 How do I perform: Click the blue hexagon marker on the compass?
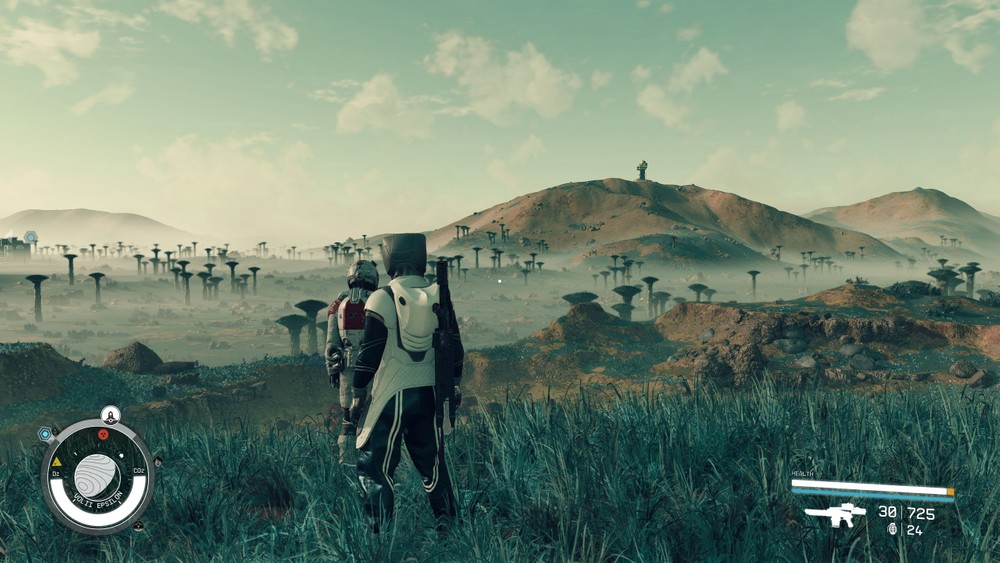click(x=45, y=434)
